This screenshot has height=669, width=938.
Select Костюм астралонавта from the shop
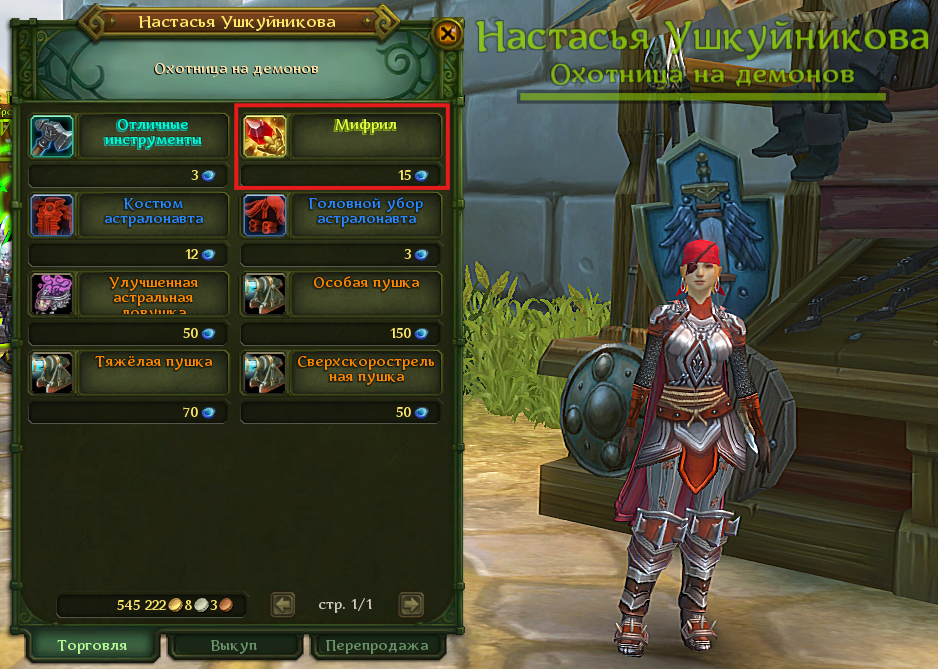130,214
